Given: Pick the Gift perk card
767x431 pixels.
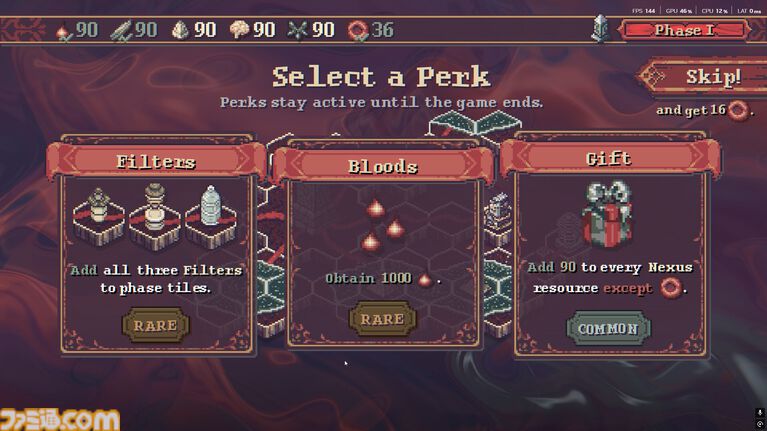Looking at the screenshot, I should 607,250.
